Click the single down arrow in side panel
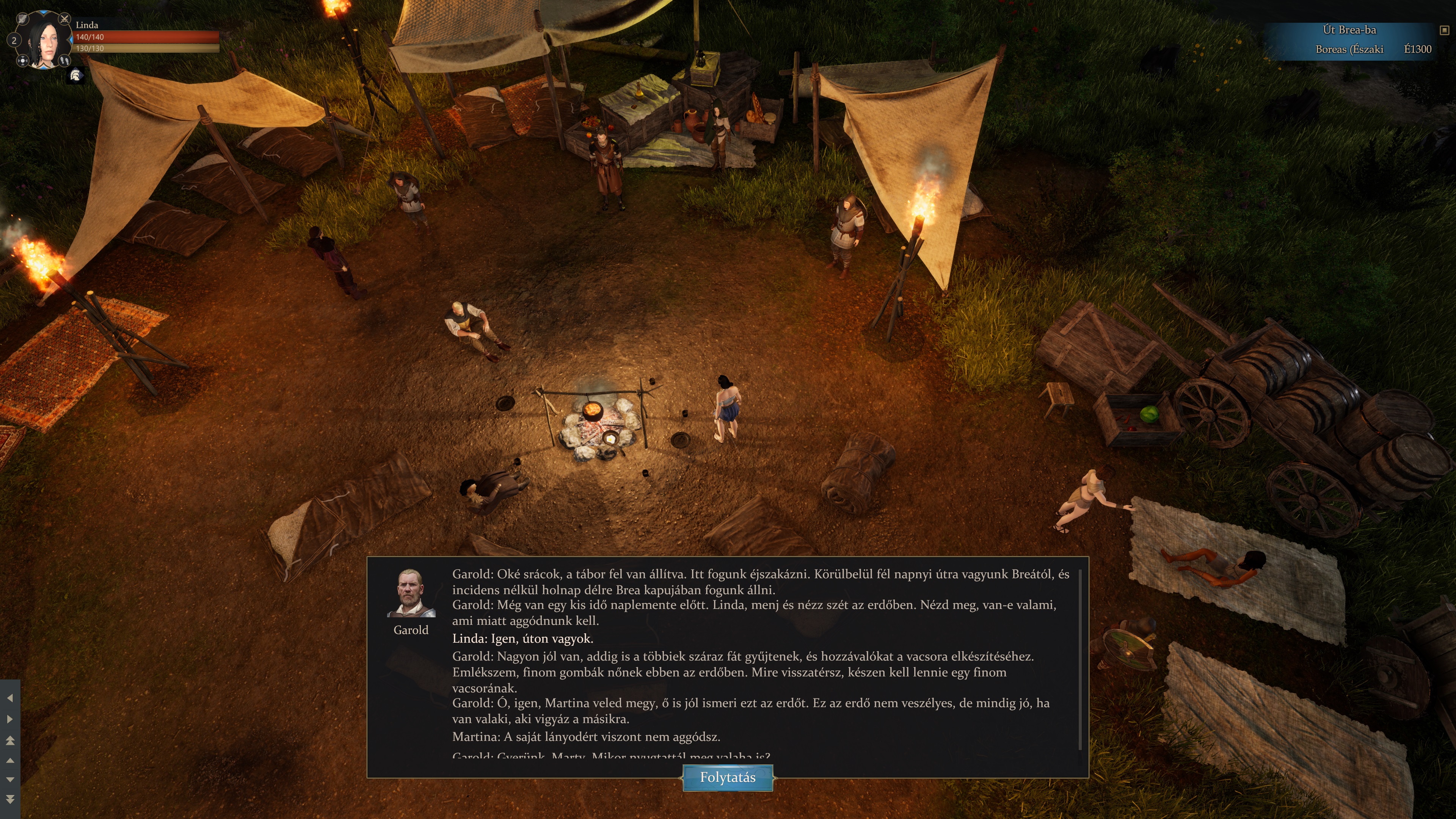Viewport: 1456px width, 819px height. coord(9,780)
